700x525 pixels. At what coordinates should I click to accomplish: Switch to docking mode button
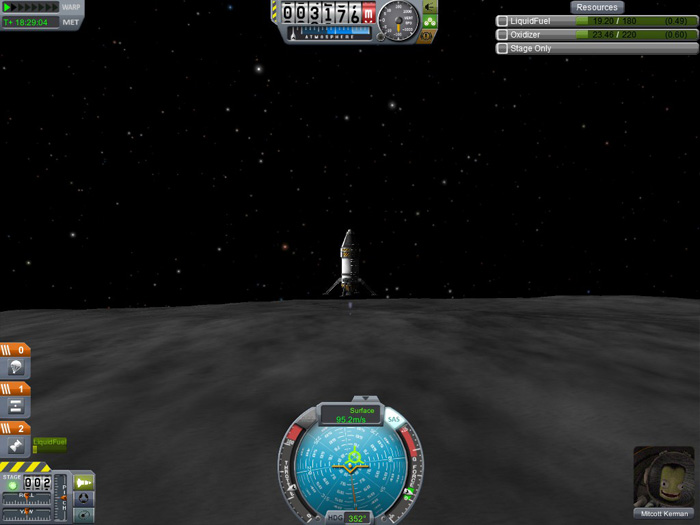(x=84, y=499)
